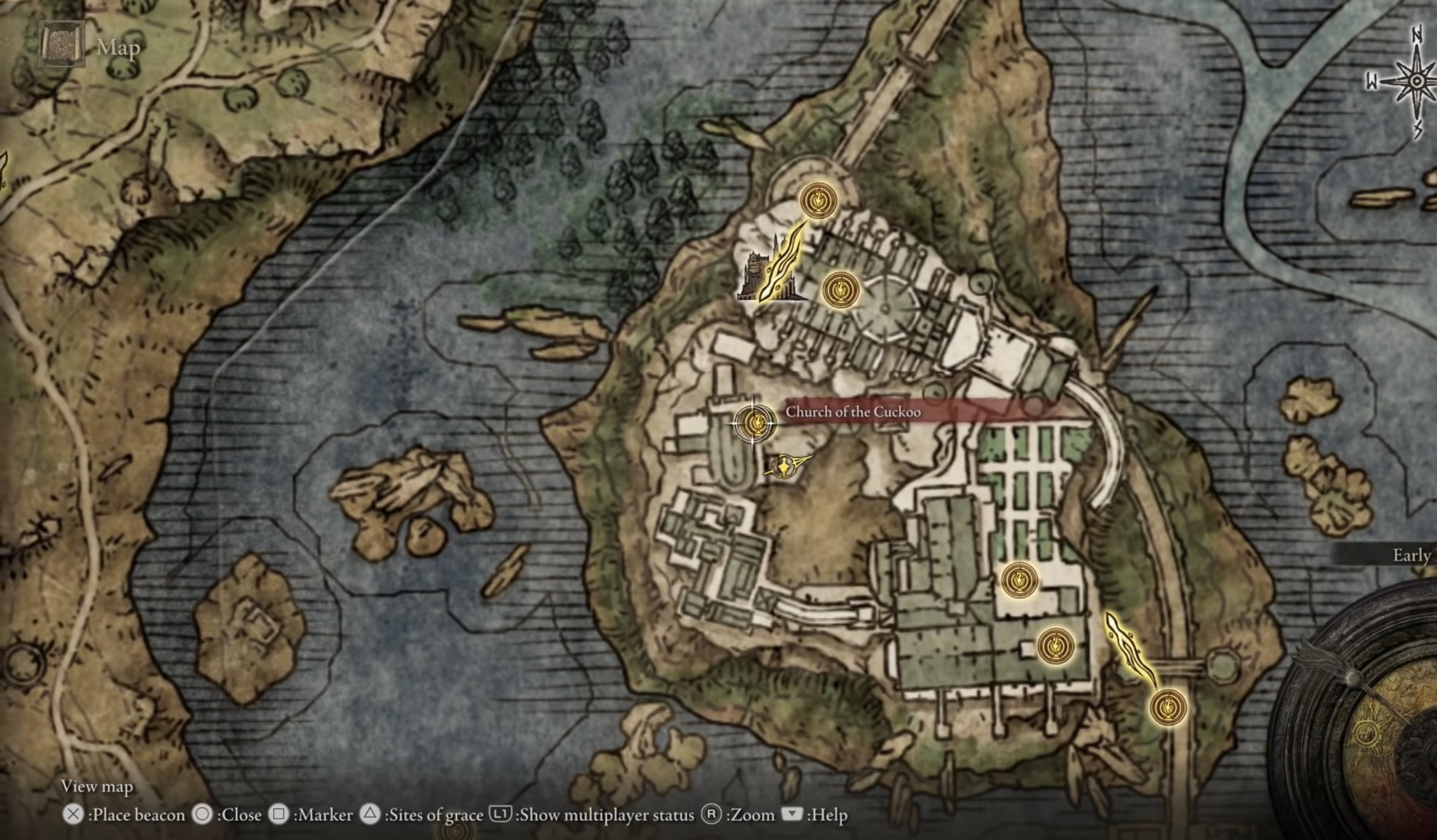
Task: Click the Church of the Cuckoo name label
Action: click(853, 412)
